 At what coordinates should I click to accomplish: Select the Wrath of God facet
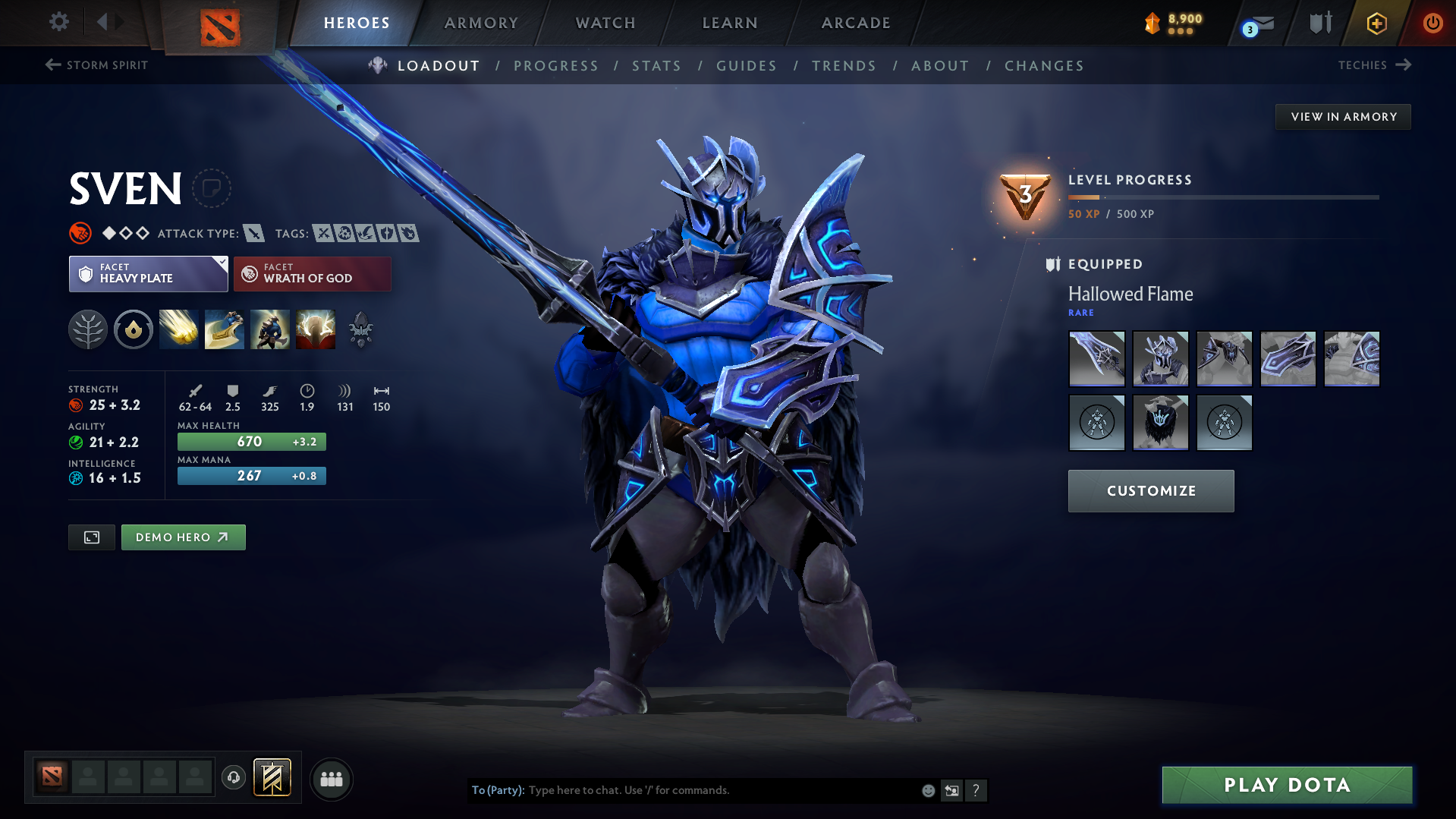click(312, 273)
